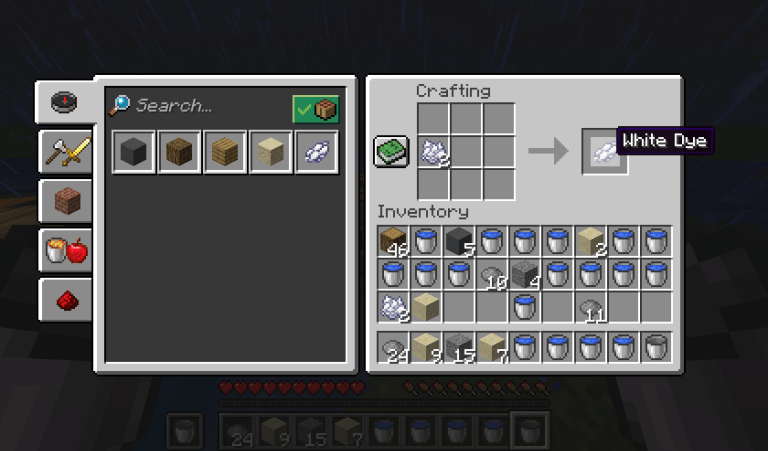Toggle the show-craftable filter button
The width and height of the screenshot is (768, 451).
tap(315, 109)
